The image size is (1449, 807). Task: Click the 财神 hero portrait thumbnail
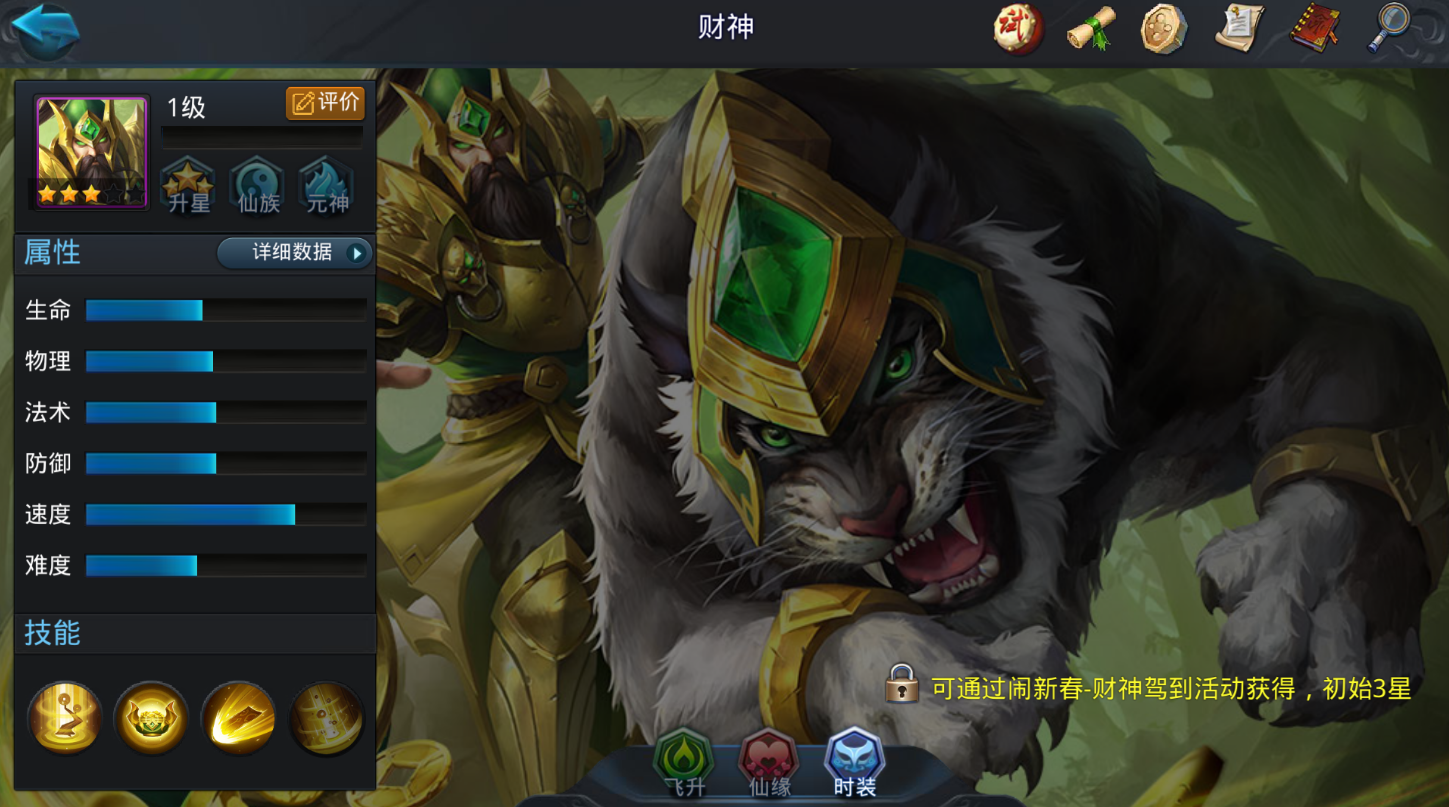coord(91,152)
